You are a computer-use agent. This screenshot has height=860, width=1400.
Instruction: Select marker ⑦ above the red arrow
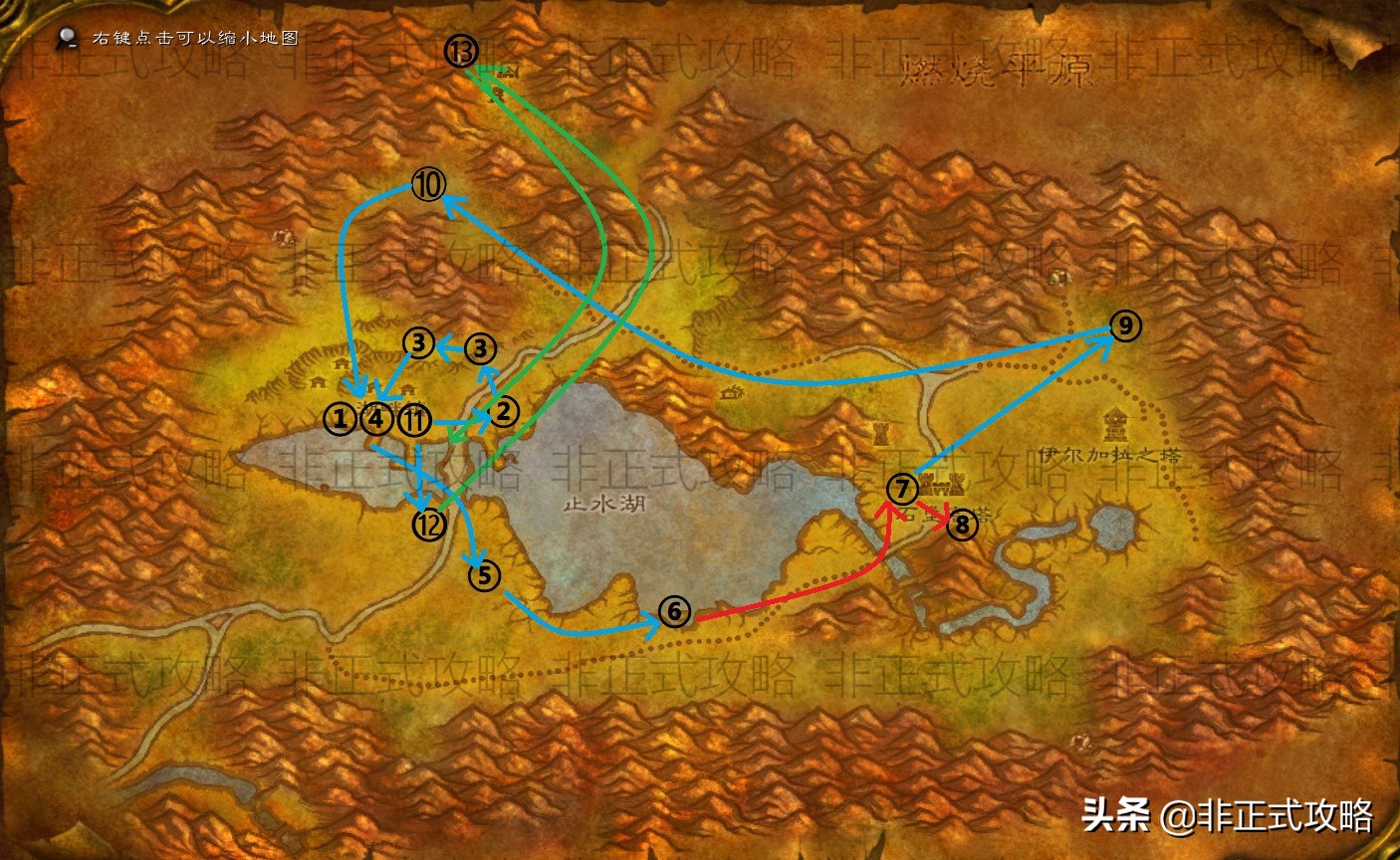click(x=901, y=489)
